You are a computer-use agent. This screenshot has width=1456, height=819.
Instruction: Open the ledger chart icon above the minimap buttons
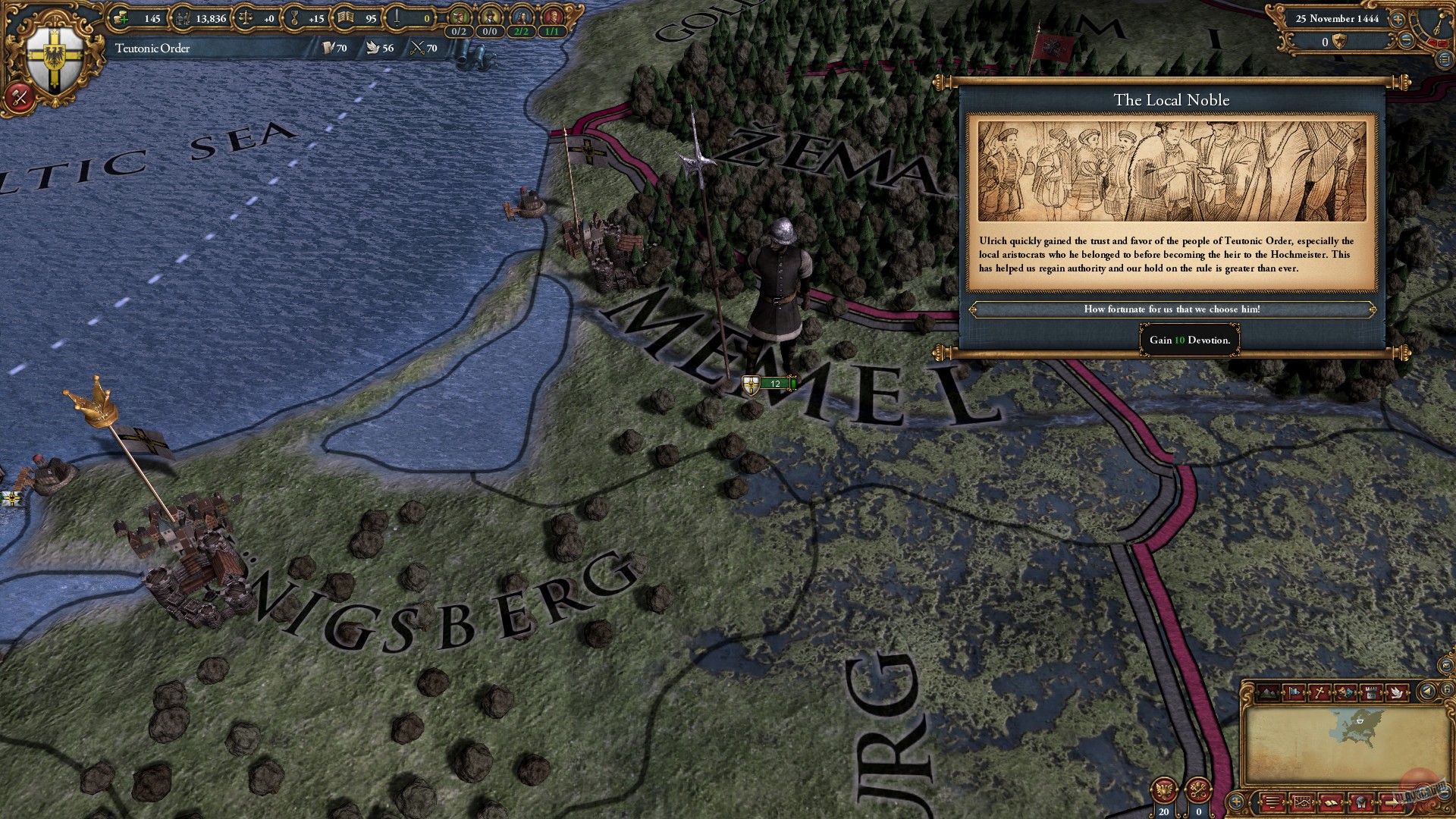[x=1302, y=802]
